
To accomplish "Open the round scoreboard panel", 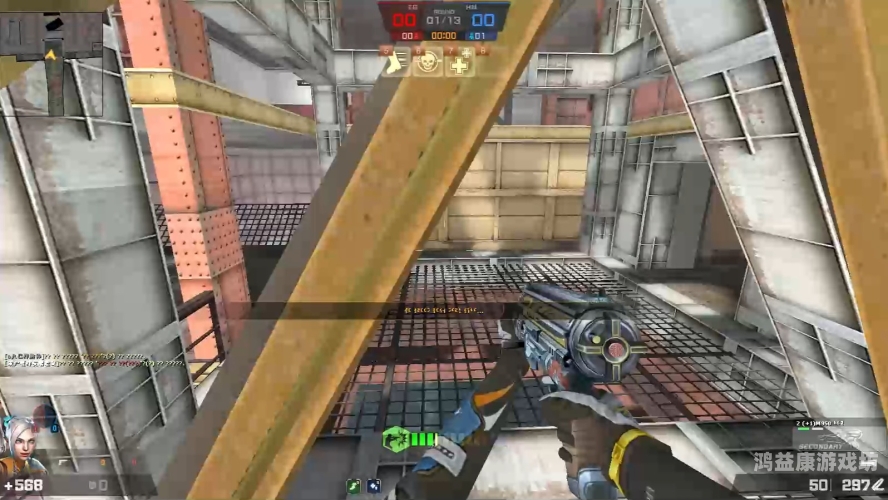I will click(443, 22).
